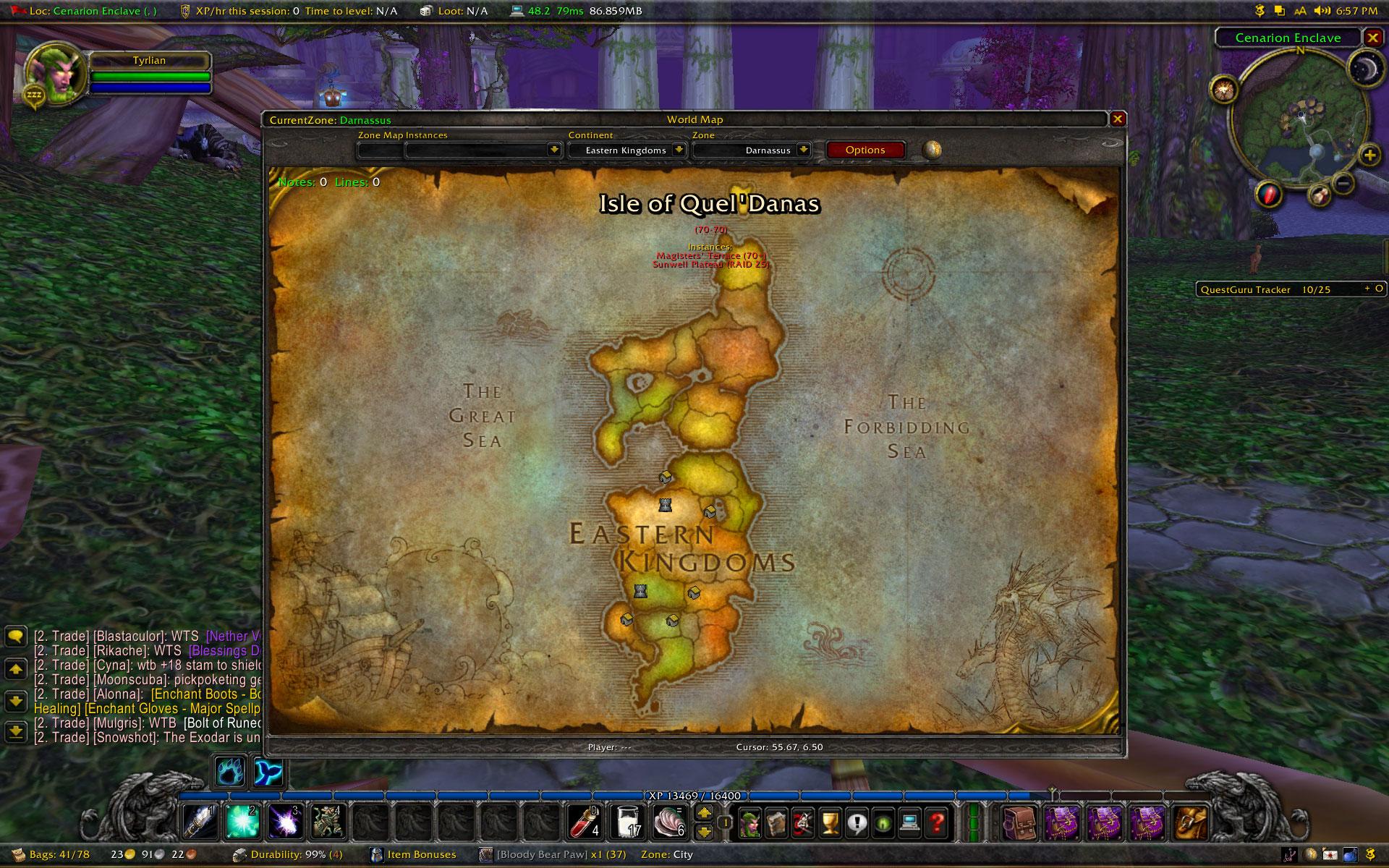Open the main backpack bag

[1190, 822]
